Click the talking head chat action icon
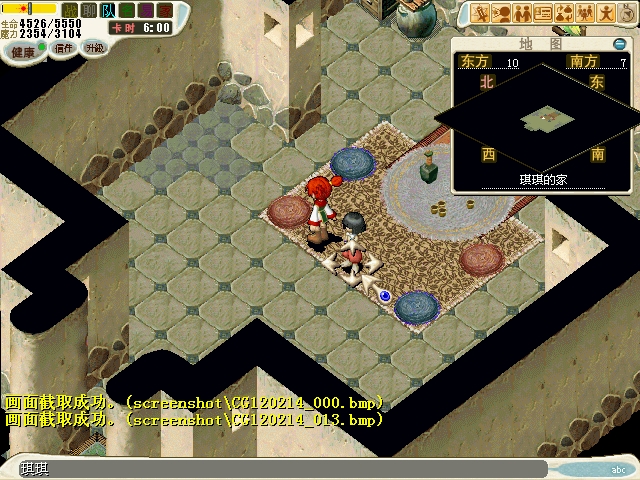This screenshot has height=480, width=640. coord(503,13)
